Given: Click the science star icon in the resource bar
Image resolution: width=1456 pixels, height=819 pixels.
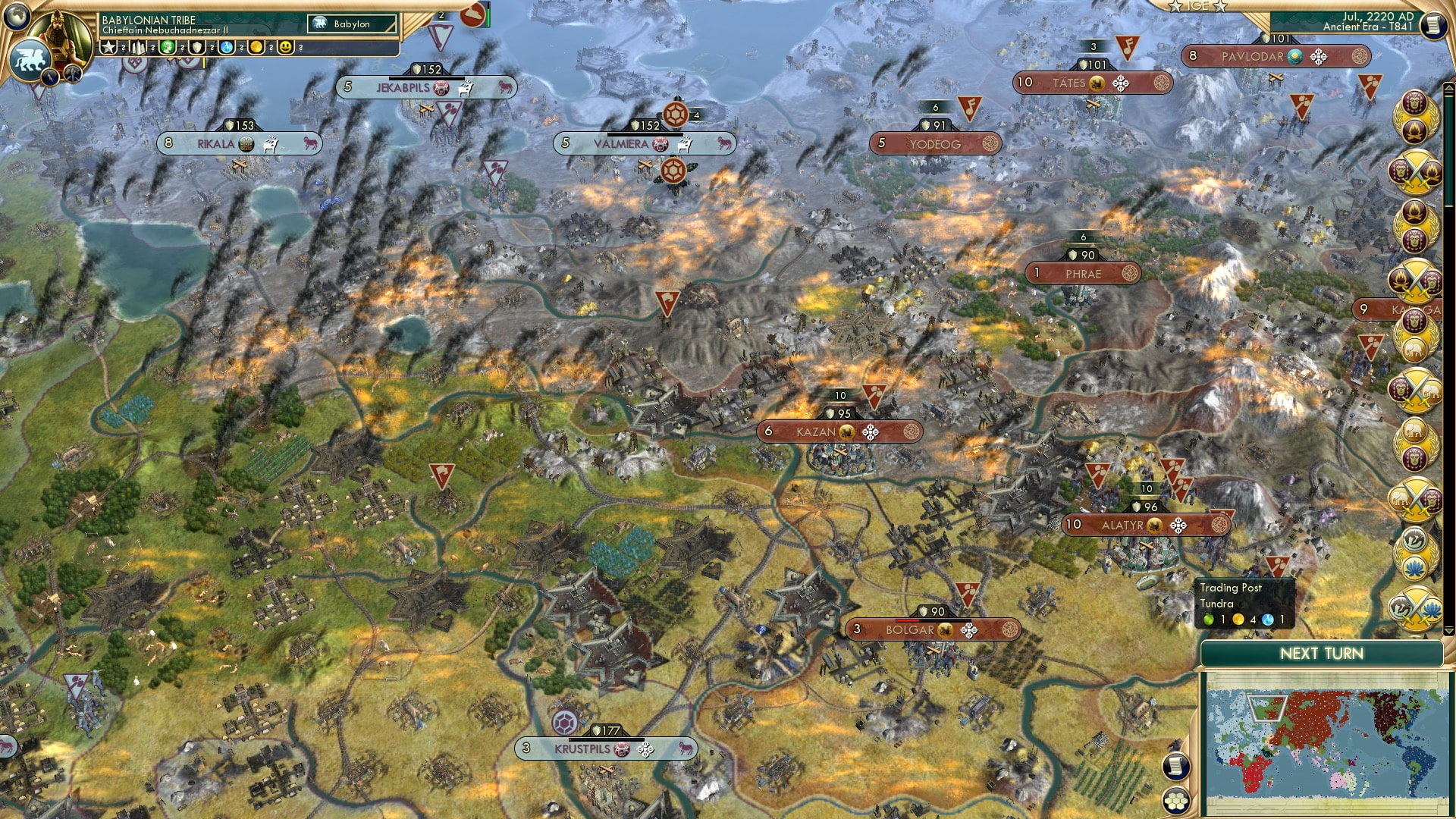Looking at the screenshot, I should pyautogui.click(x=108, y=47).
